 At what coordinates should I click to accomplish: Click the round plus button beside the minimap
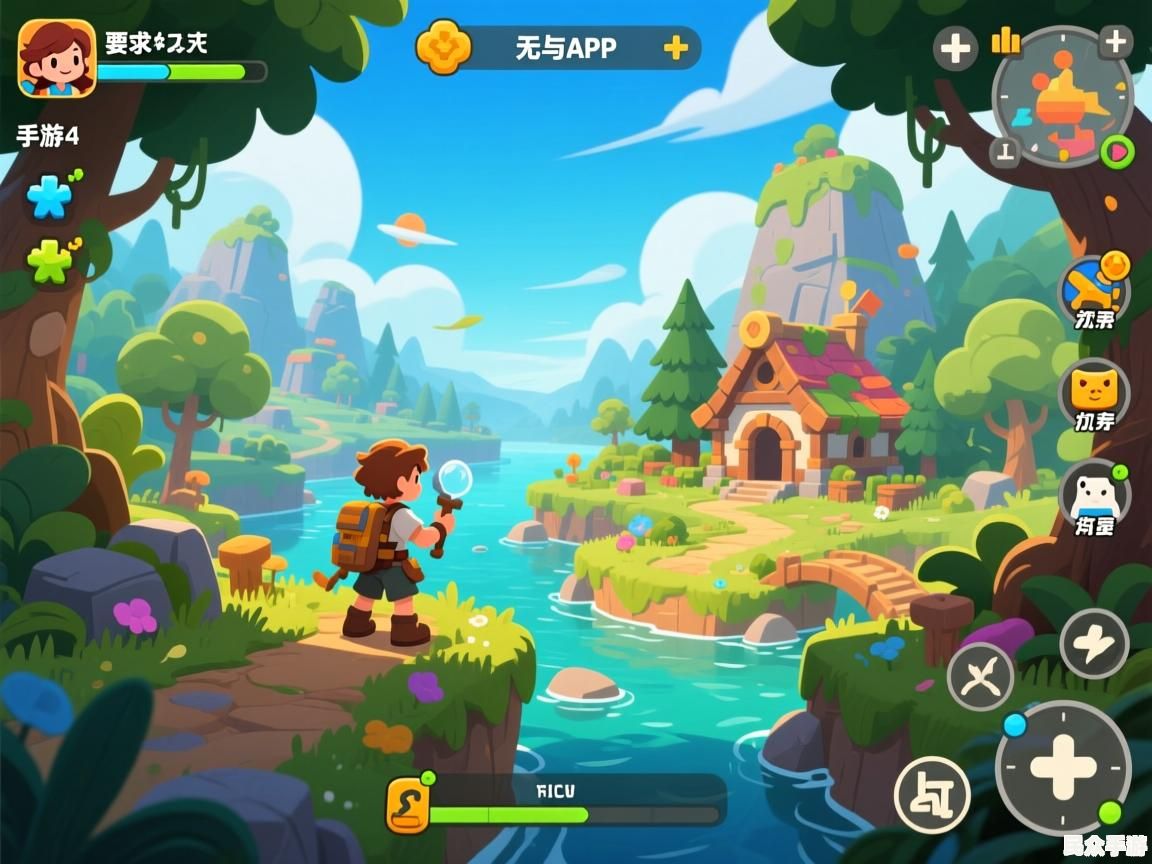pos(955,47)
